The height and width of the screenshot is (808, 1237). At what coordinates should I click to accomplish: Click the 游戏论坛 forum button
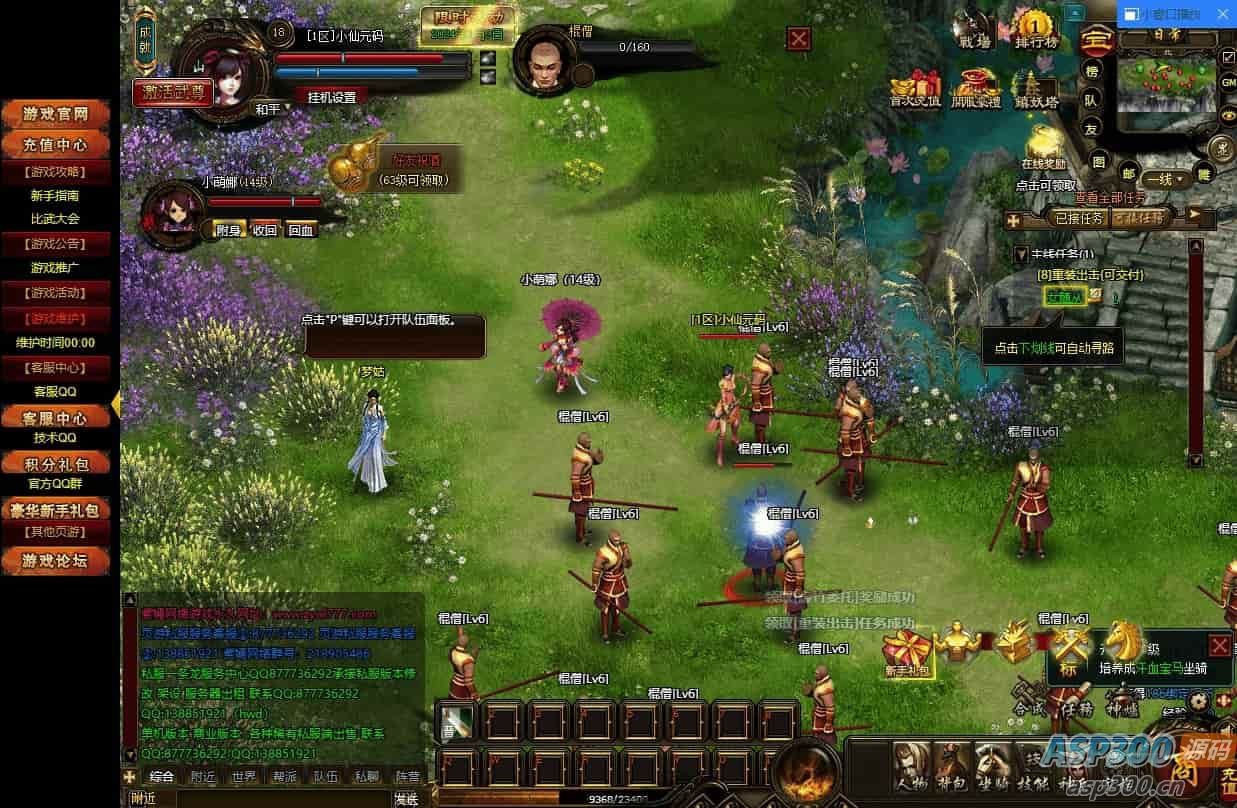pyautogui.click(x=56, y=561)
